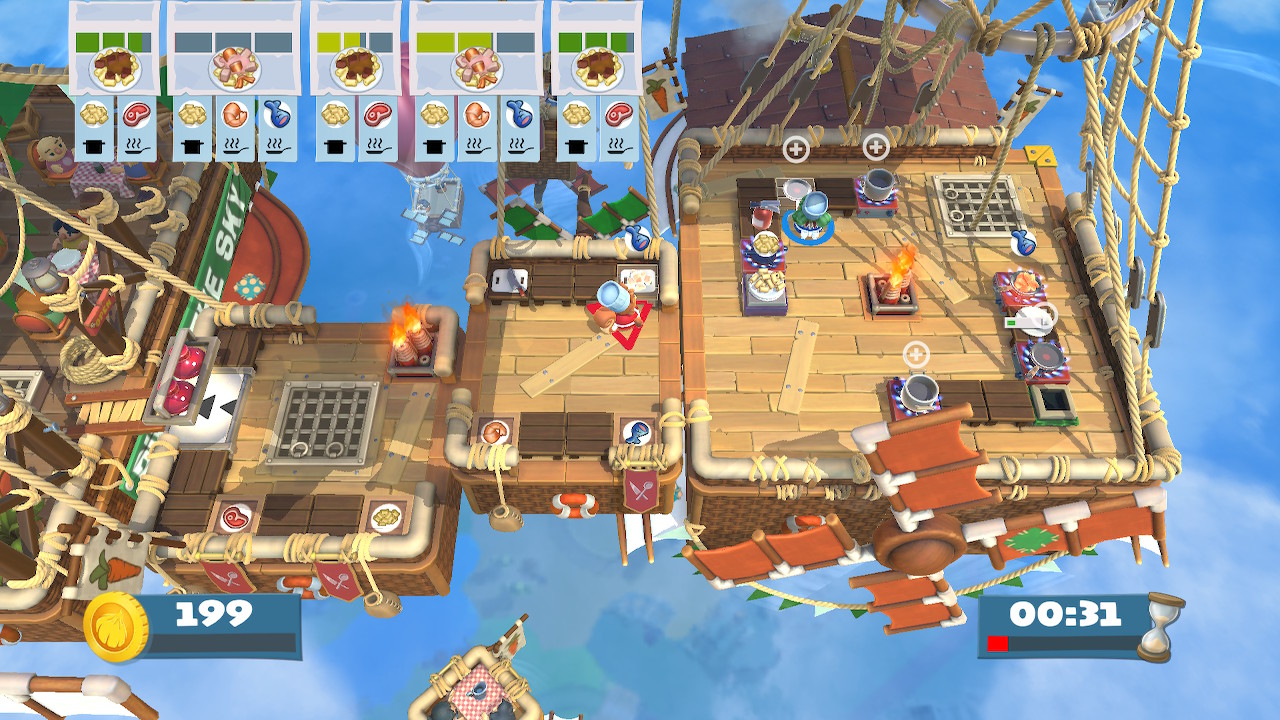This screenshot has width=1280, height=720.
Task: Choose the meat pasta order with yellow timer
Action: tap(355, 67)
